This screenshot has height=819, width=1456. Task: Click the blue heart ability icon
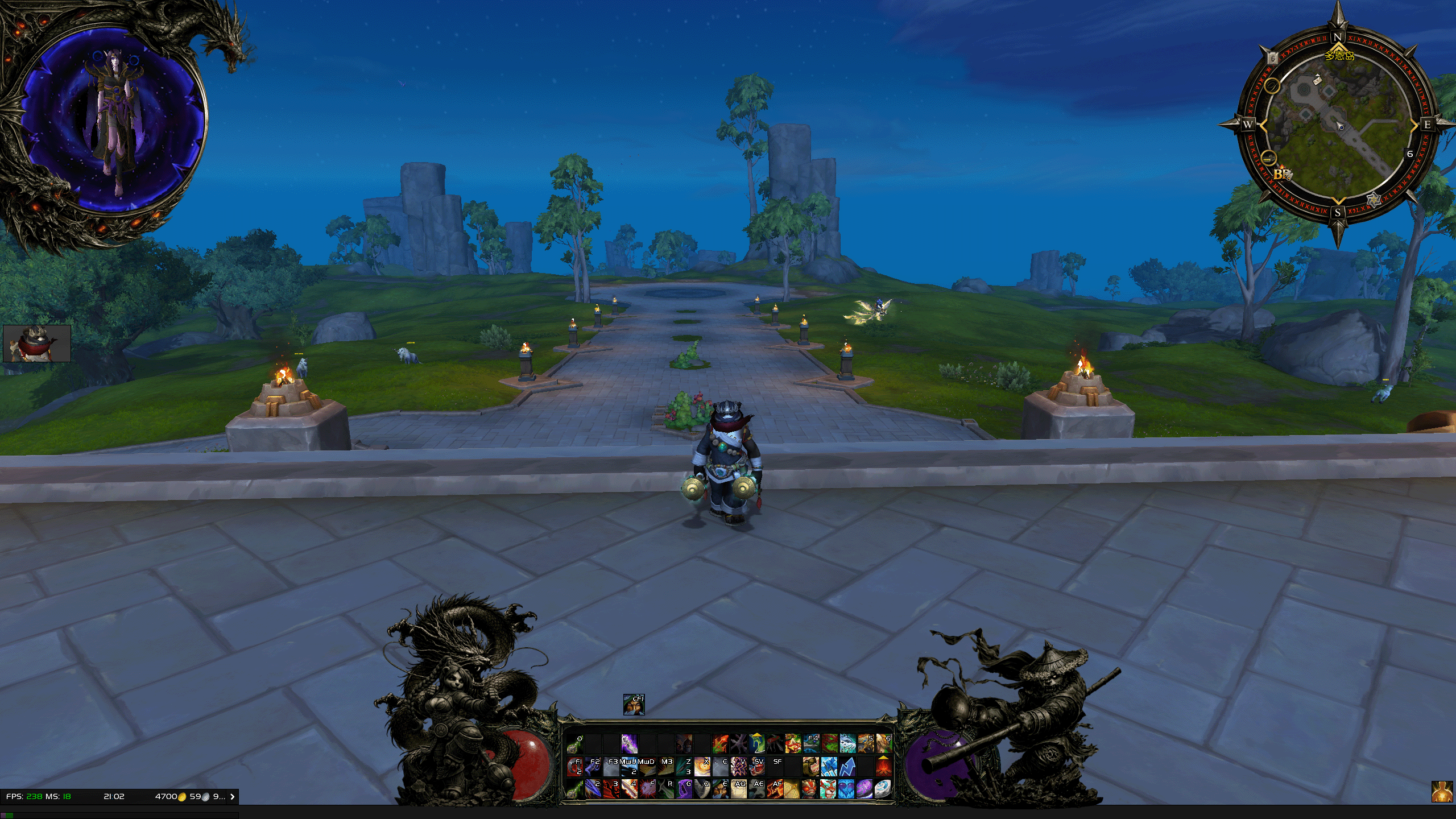[x=847, y=789]
